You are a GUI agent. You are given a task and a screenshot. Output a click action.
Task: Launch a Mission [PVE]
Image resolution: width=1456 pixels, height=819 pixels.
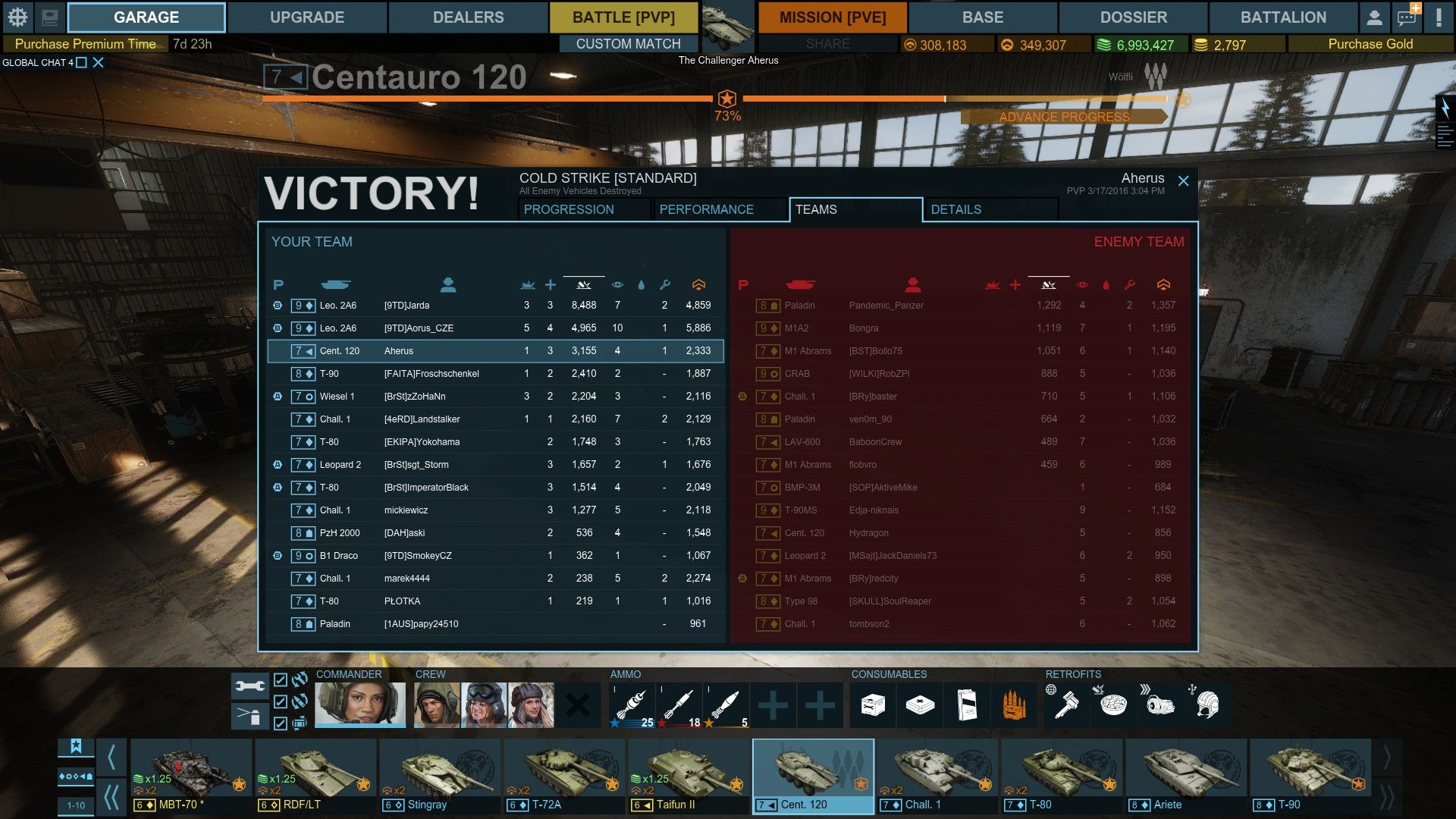[x=833, y=17]
